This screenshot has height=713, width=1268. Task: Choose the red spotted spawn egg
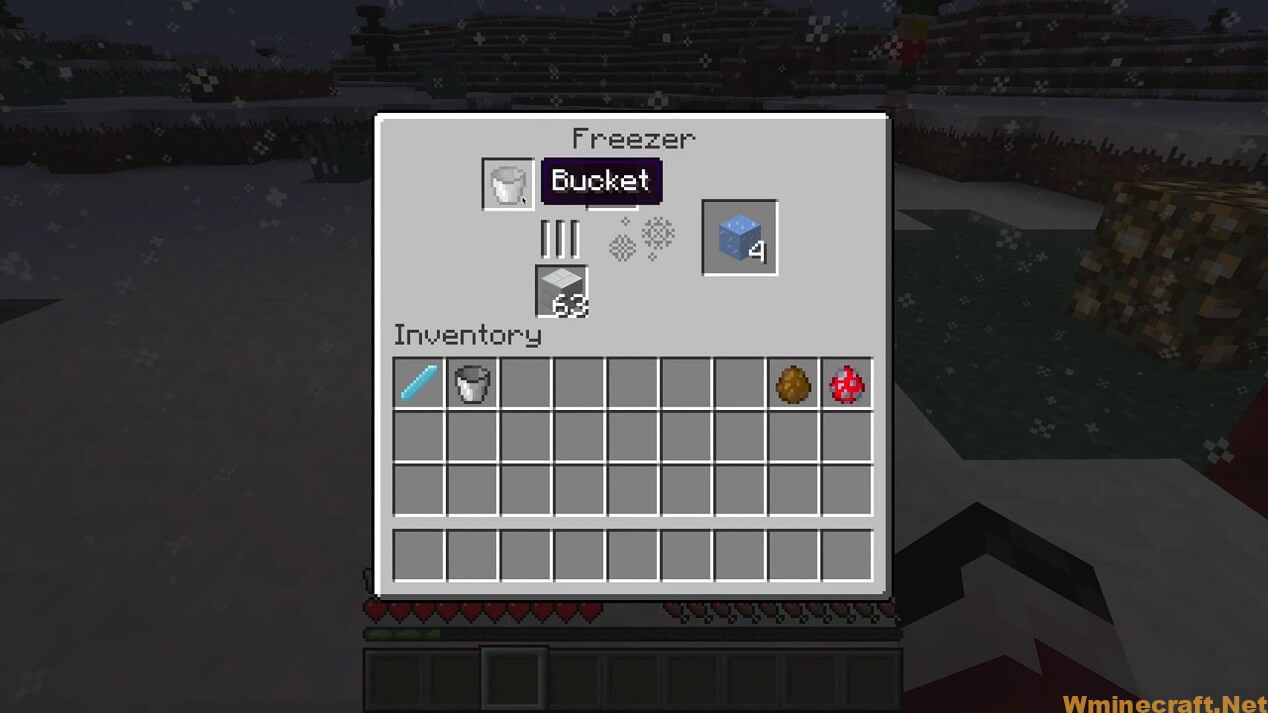pos(846,384)
